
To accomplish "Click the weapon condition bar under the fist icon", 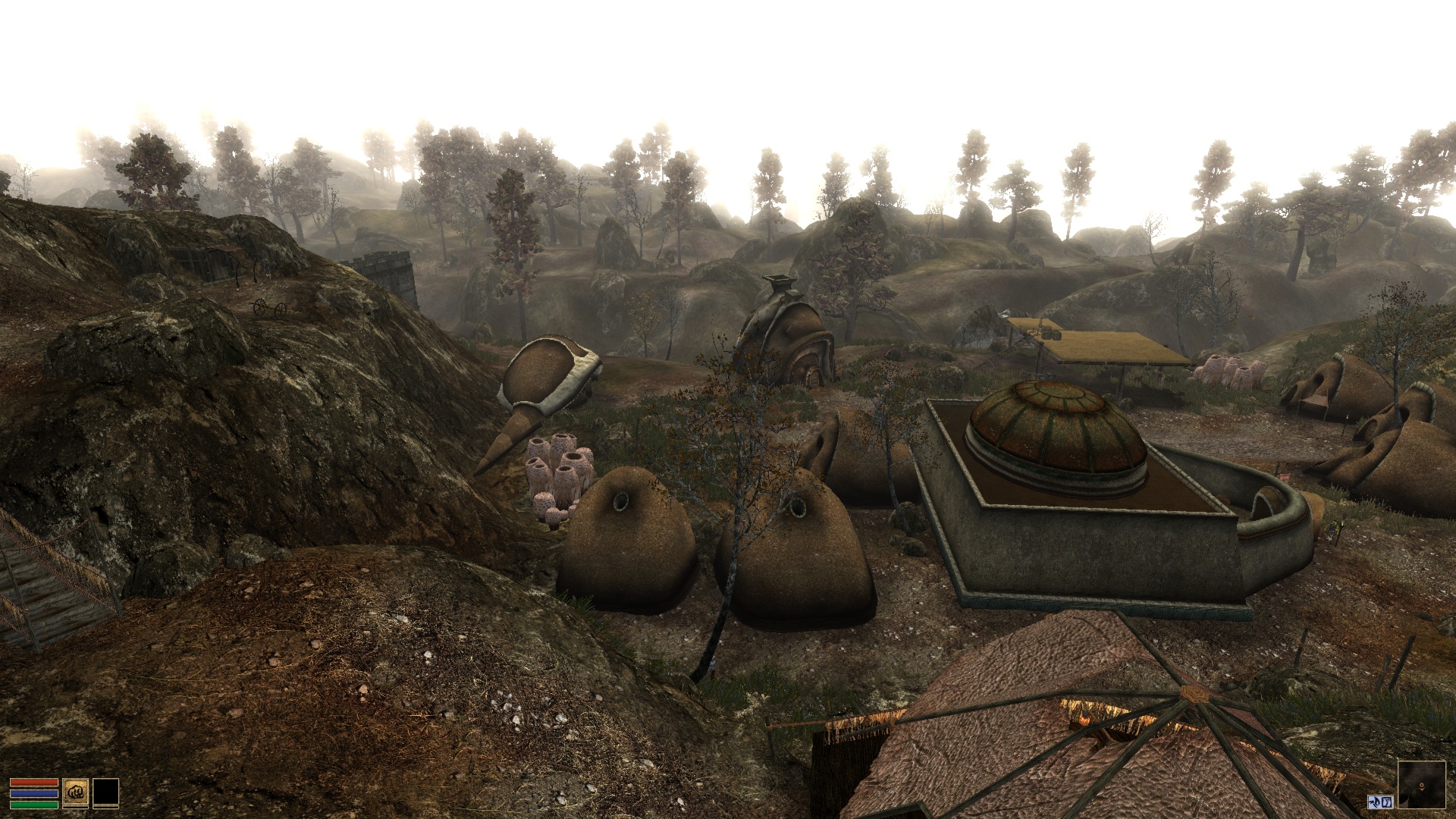I will (x=75, y=808).
